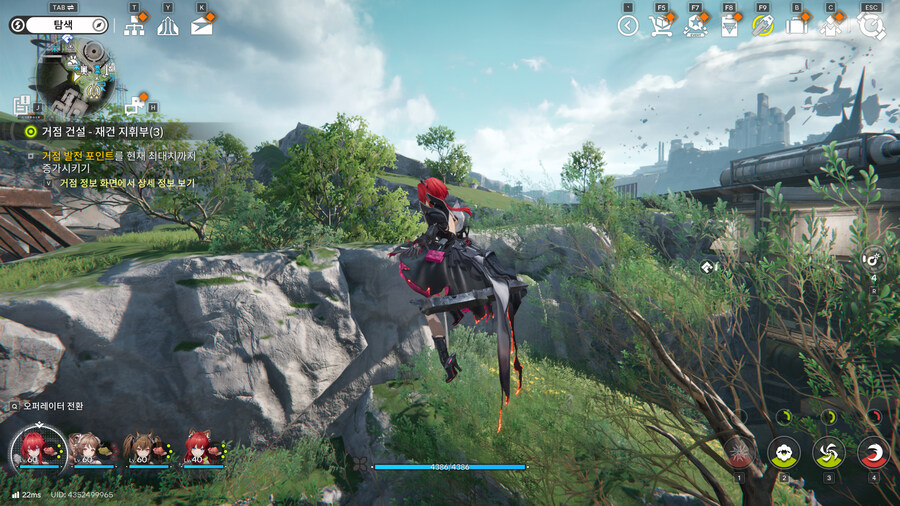
Task: Open the yellow-circled ticket icon
Action: click(764, 26)
